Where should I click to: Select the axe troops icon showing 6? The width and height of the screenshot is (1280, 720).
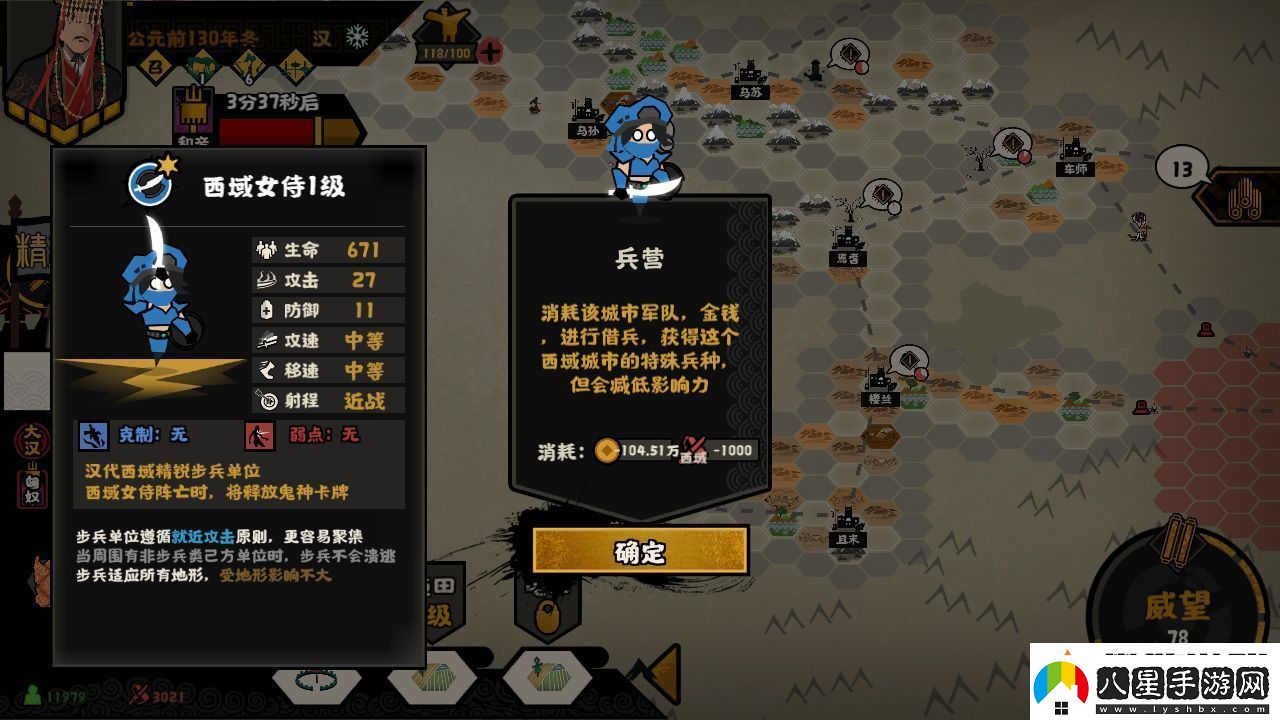click(248, 64)
